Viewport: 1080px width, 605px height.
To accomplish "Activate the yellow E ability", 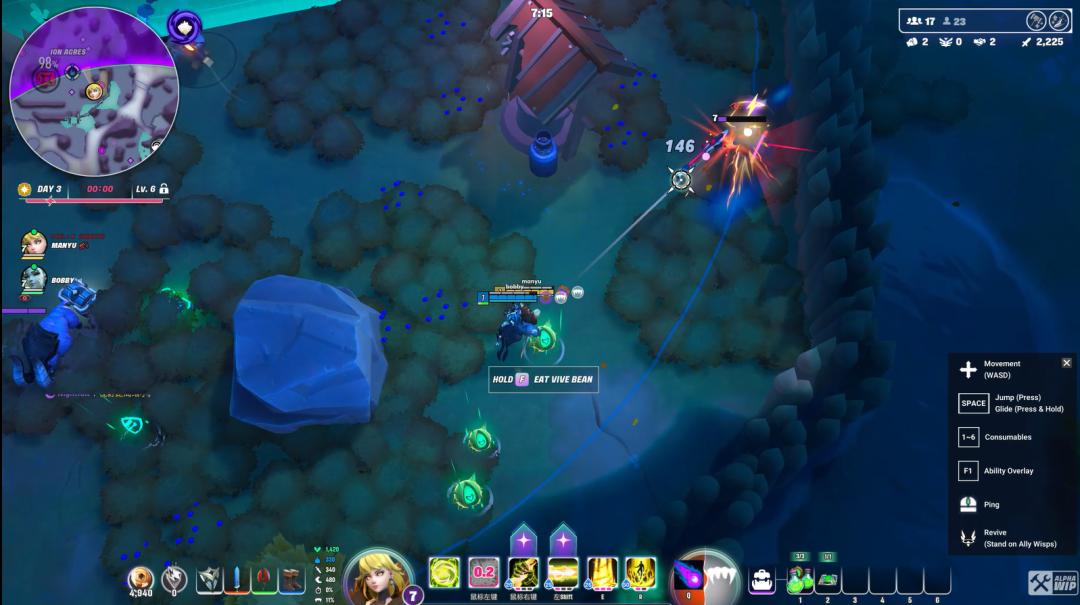I will [x=602, y=573].
